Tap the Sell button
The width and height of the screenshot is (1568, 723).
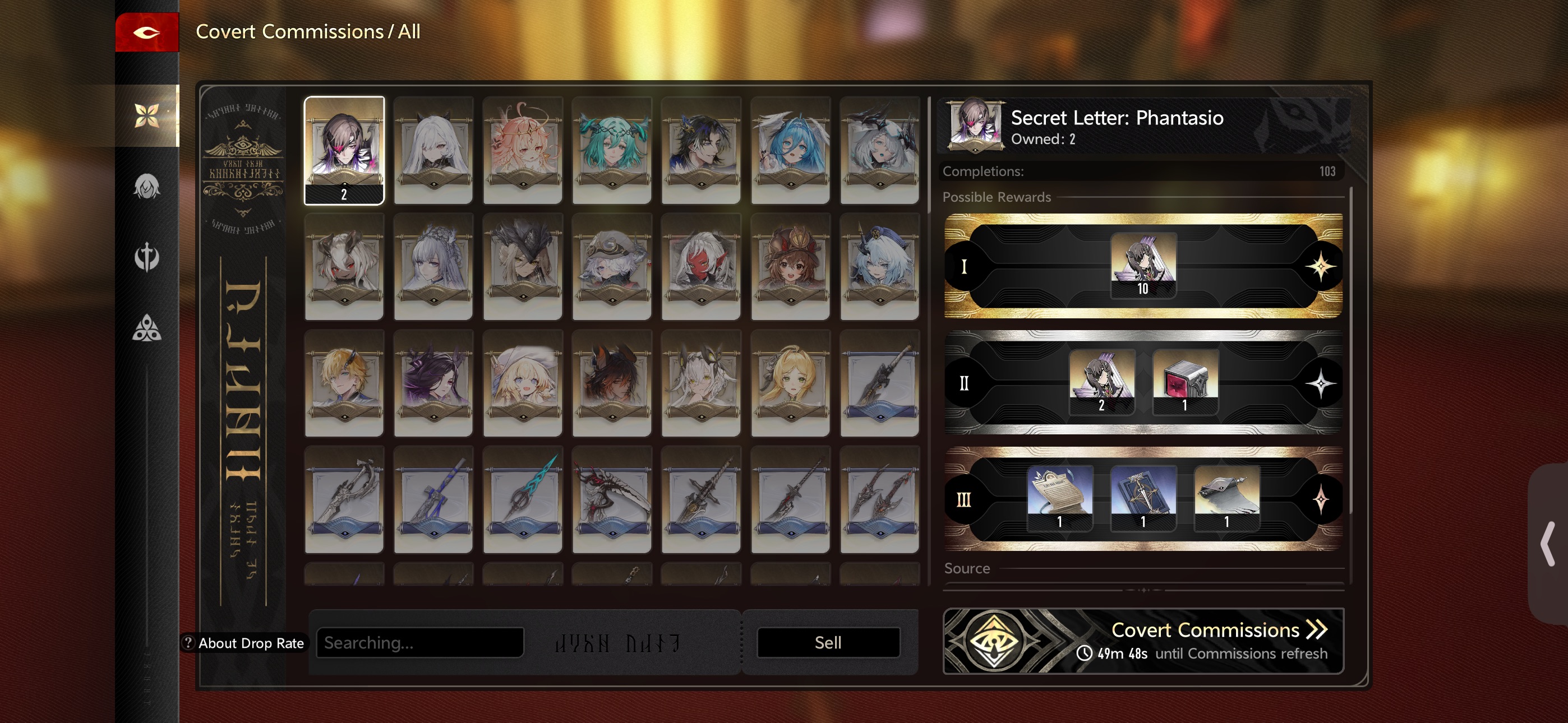tap(828, 643)
